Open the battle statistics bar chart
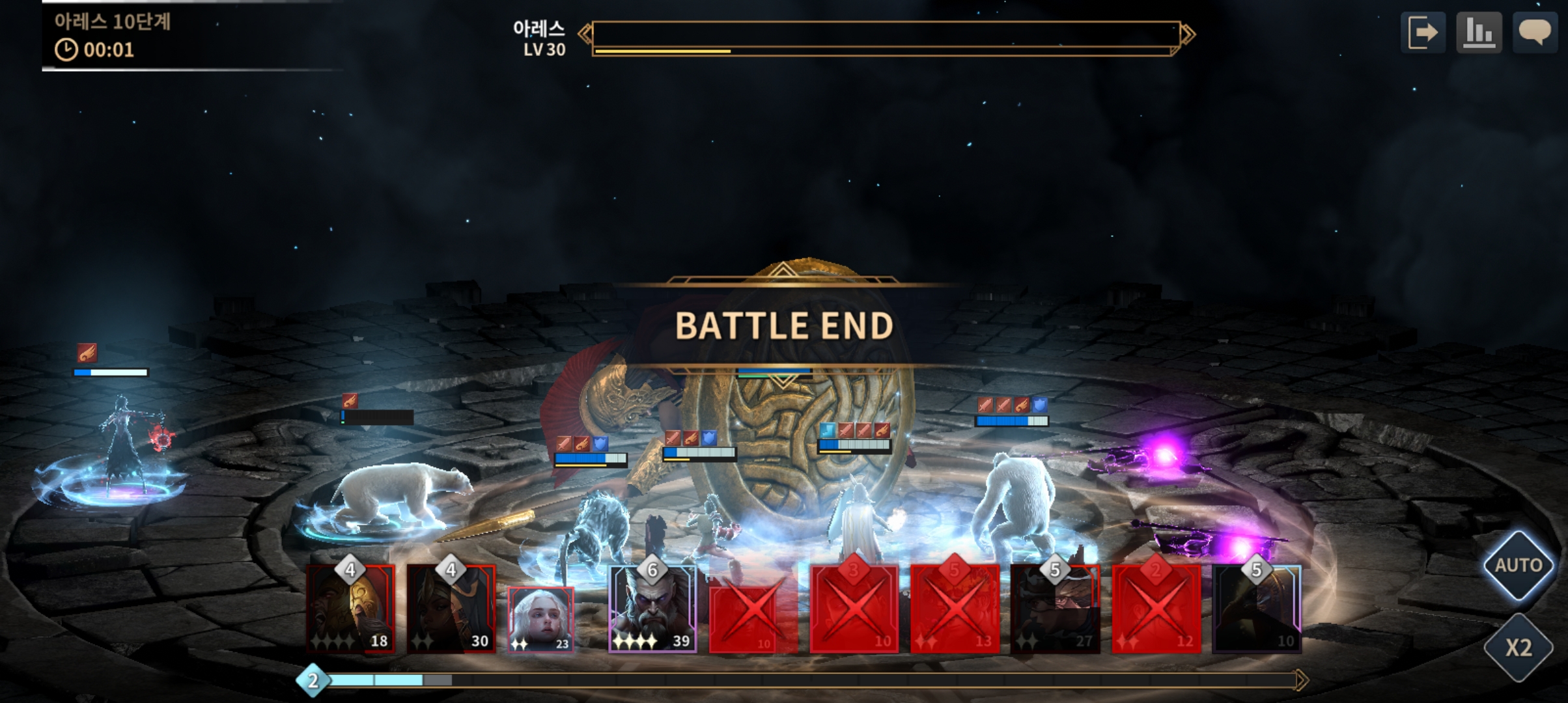 point(1479,33)
